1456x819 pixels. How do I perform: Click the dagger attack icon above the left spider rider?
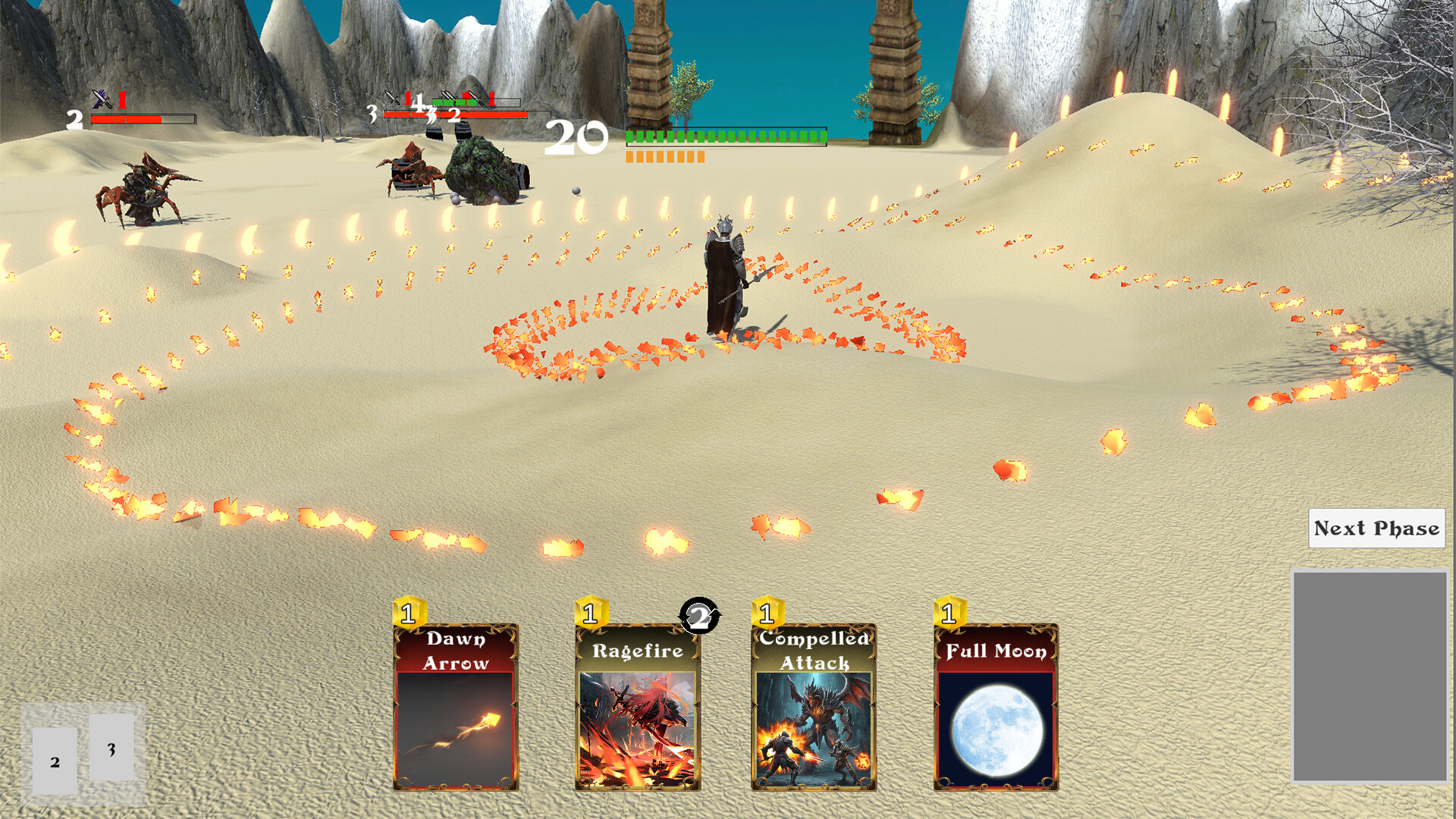tap(101, 97)
